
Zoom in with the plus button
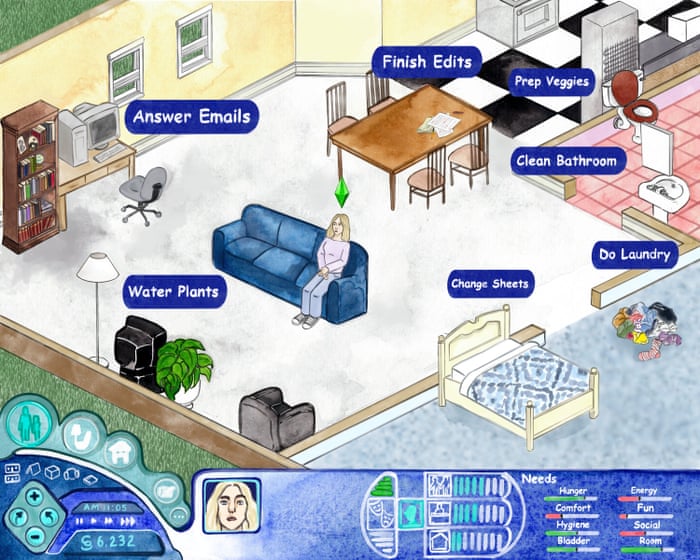(x=33, y=497)
